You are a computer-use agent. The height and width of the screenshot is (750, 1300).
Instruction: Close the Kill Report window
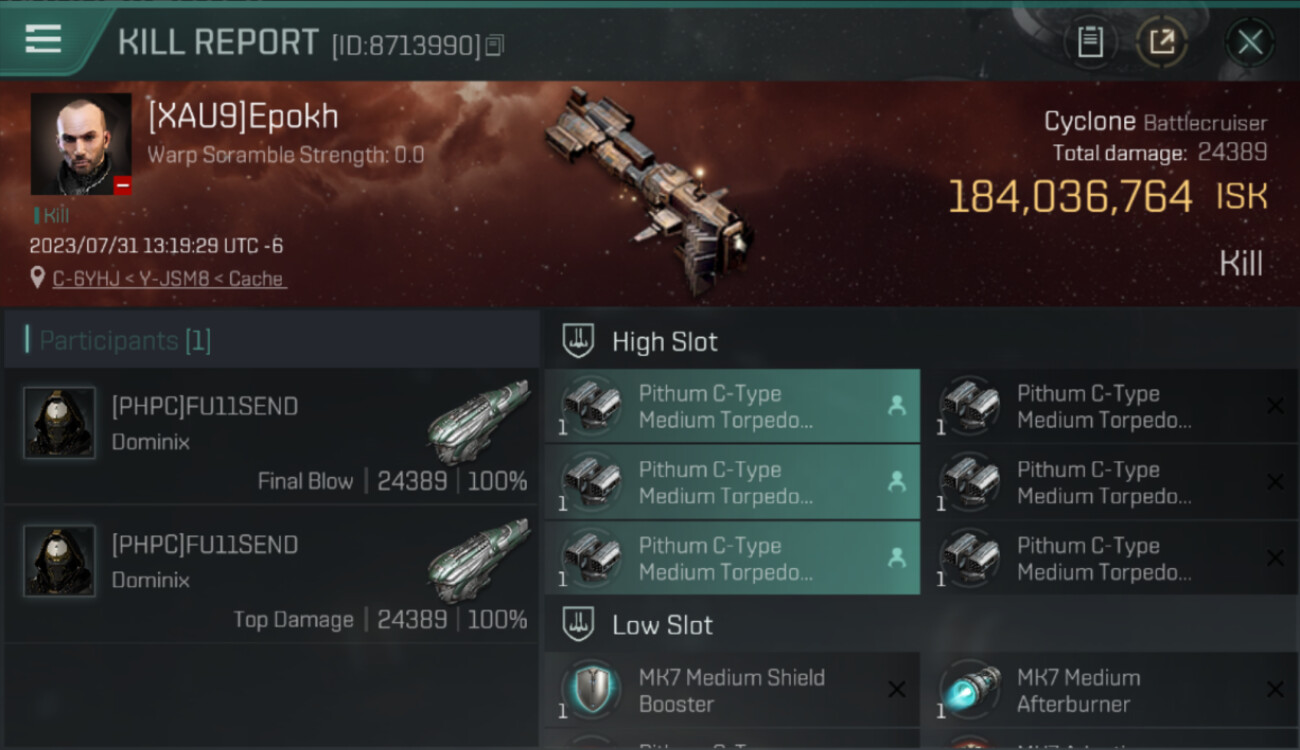1249,42
